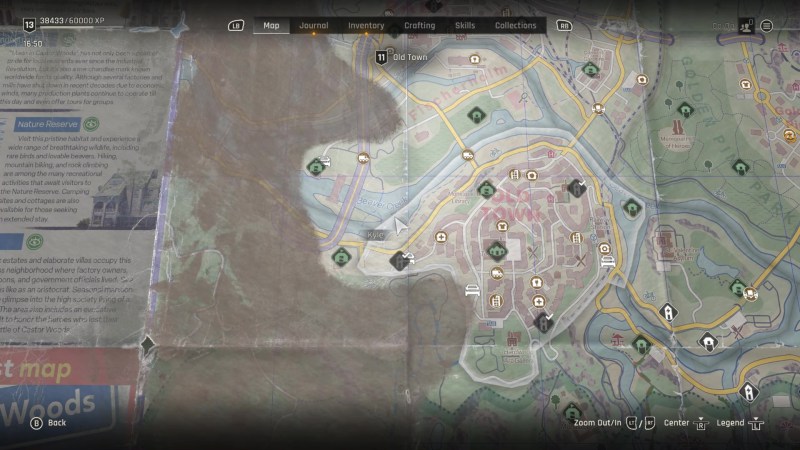
Task: Open the Inventory tab
Action: coord(366,26)
